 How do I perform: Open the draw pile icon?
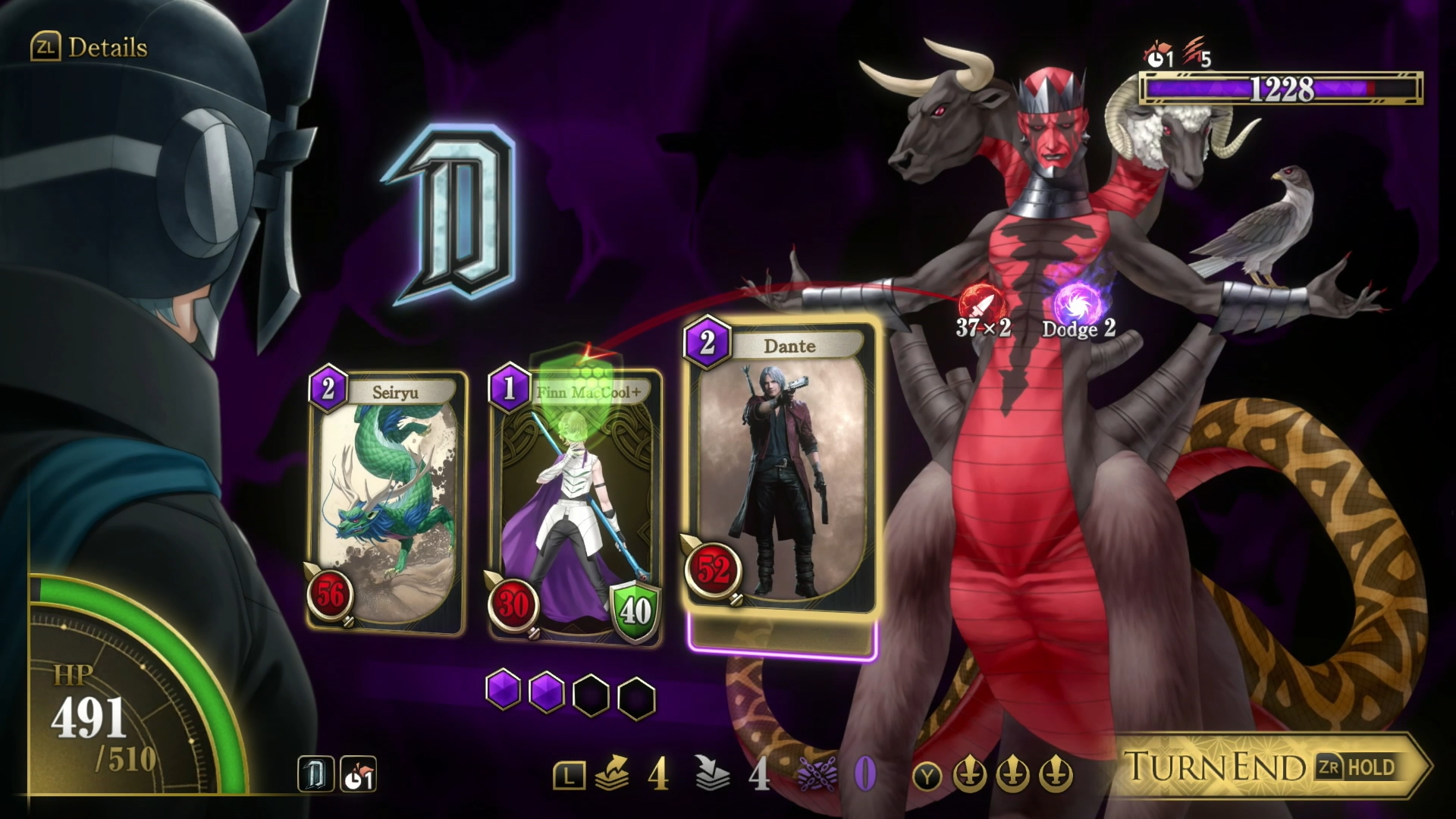point(613,774)
